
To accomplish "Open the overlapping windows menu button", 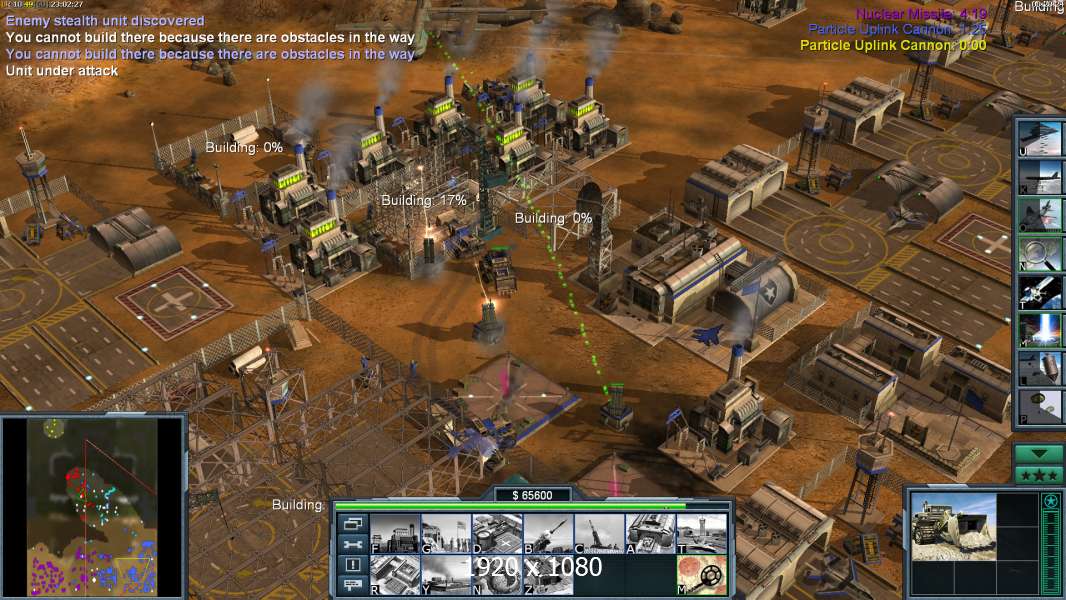I will [352, 524].
